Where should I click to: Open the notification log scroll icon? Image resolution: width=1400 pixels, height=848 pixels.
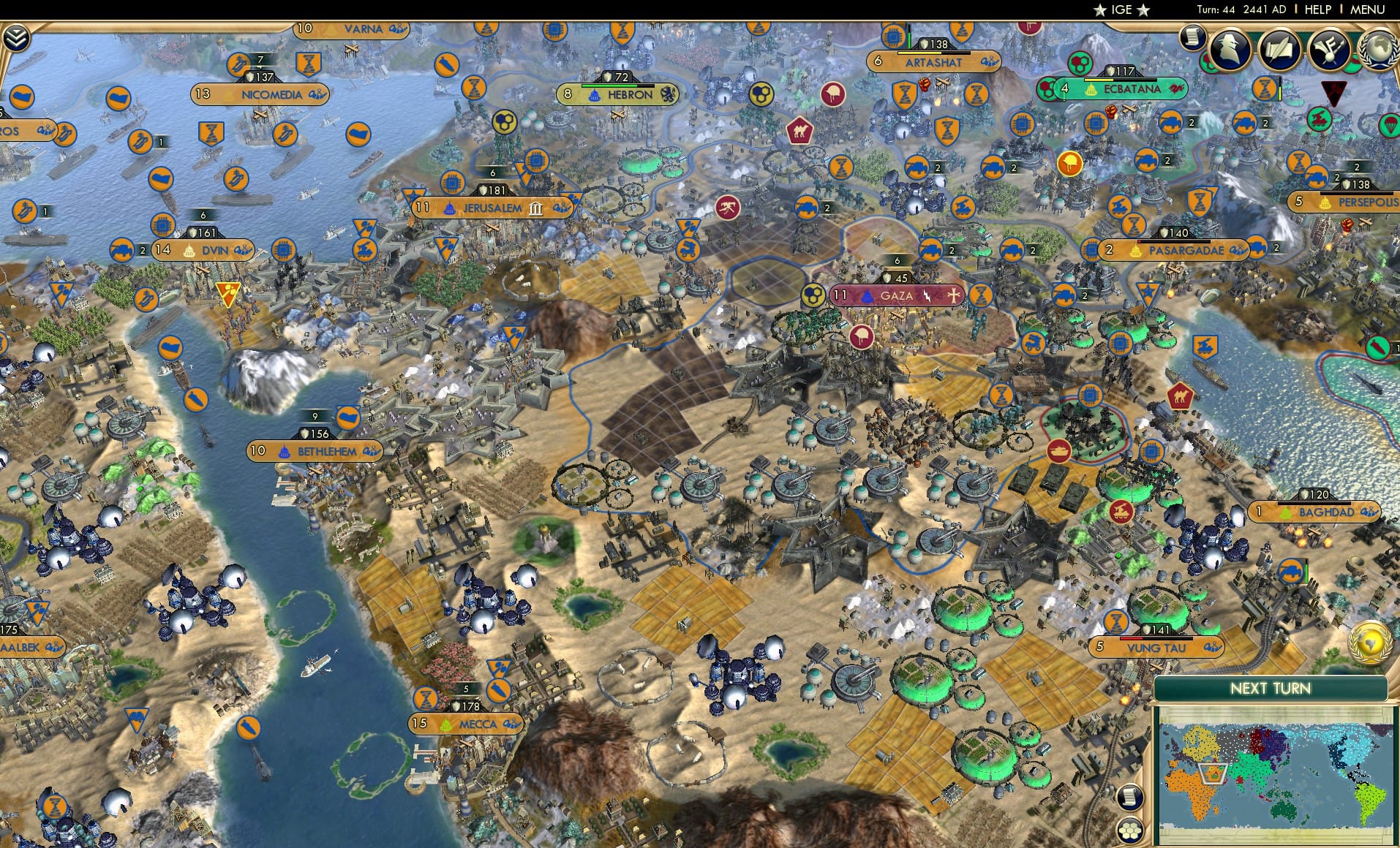pyautogui.click(x=1191, y=38)
